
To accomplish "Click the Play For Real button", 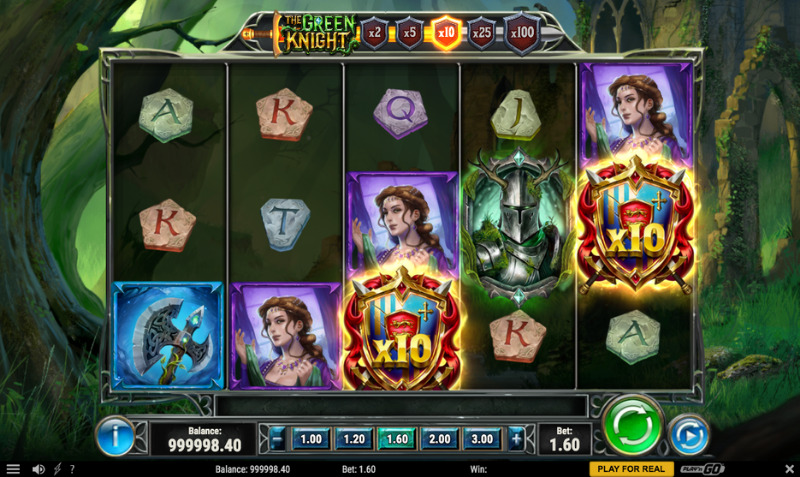I will click(x=630, y=469).
